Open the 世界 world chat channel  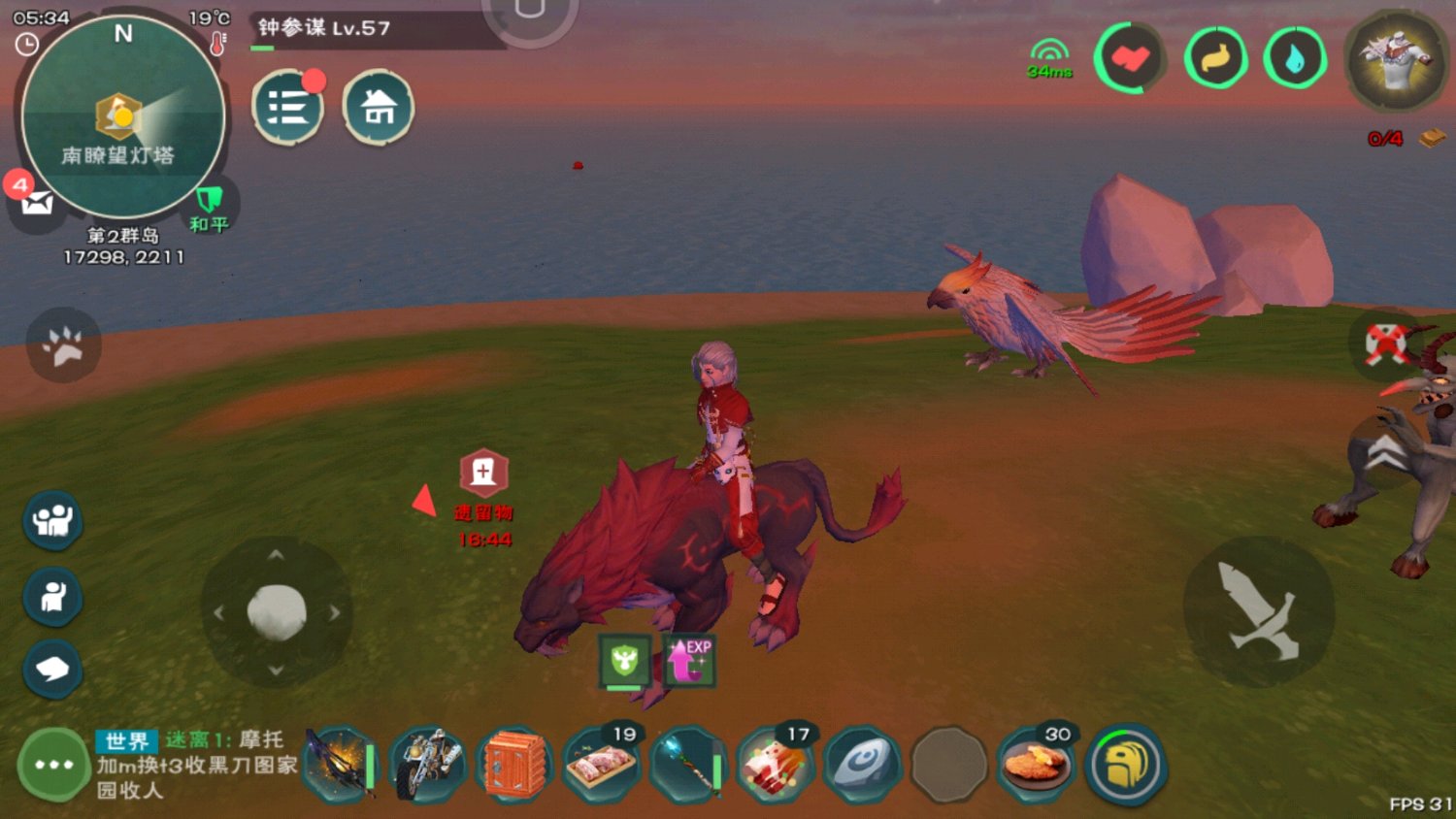coord(126,741)
